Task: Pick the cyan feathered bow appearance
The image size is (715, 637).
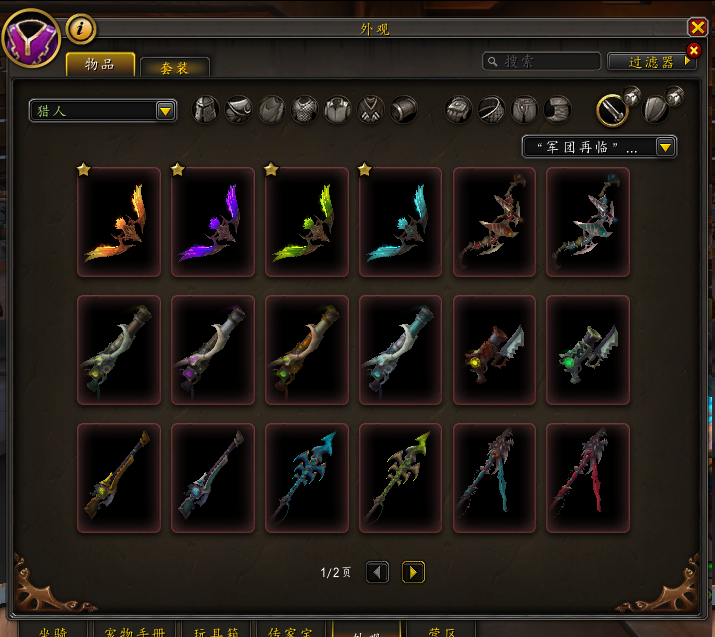Action: click(x=401, y=222)
